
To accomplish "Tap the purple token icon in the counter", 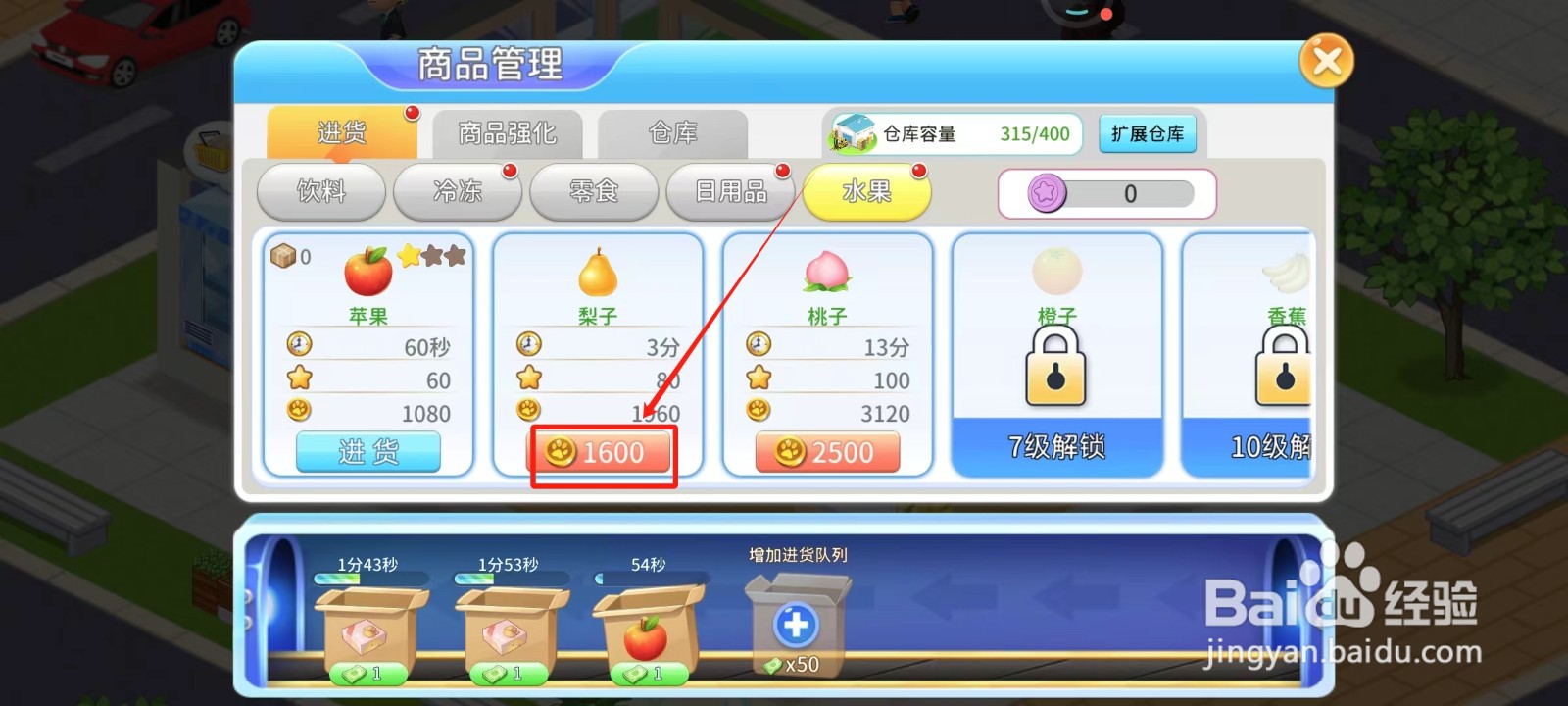I will point(1046,193).
